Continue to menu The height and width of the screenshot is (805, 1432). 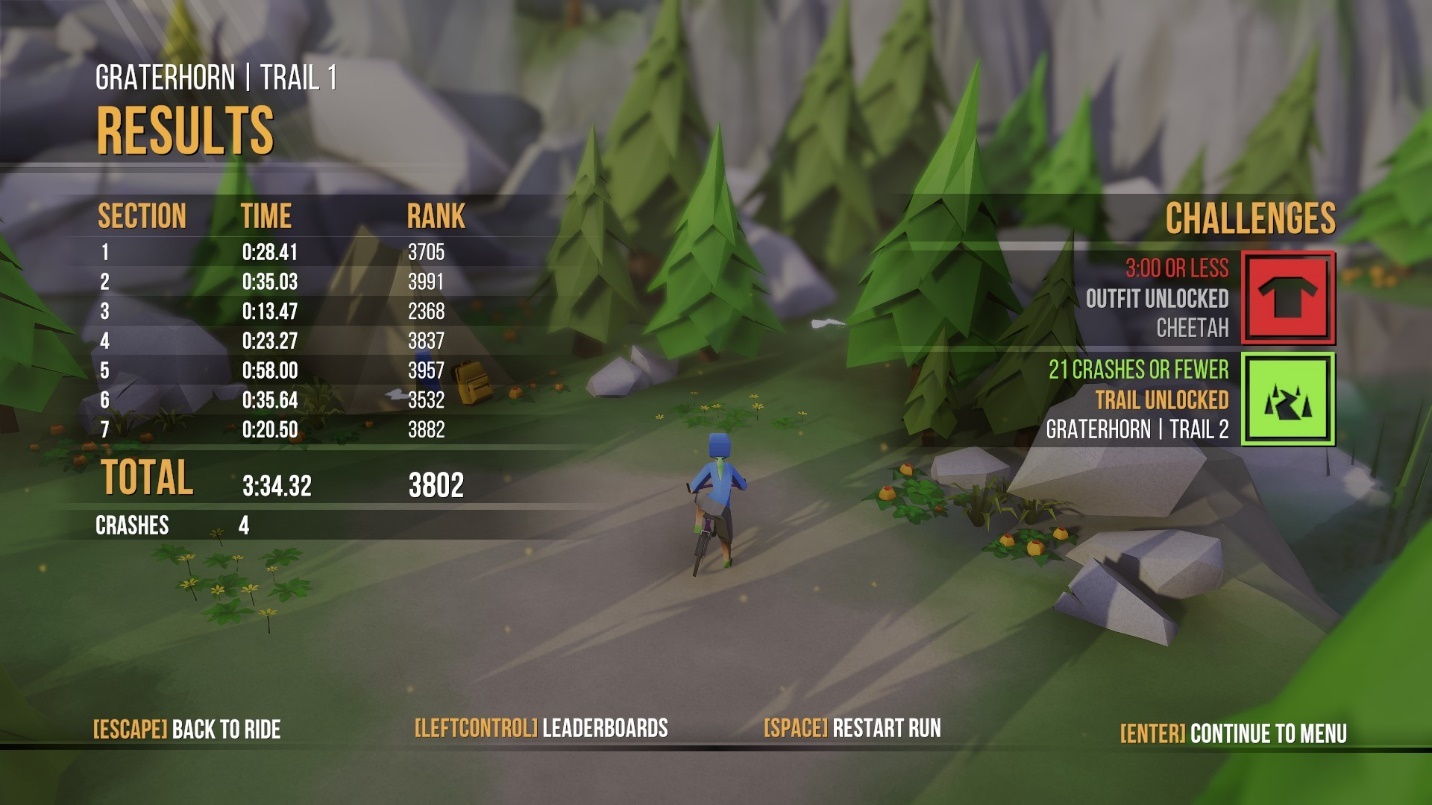[x=1233, y=733]
